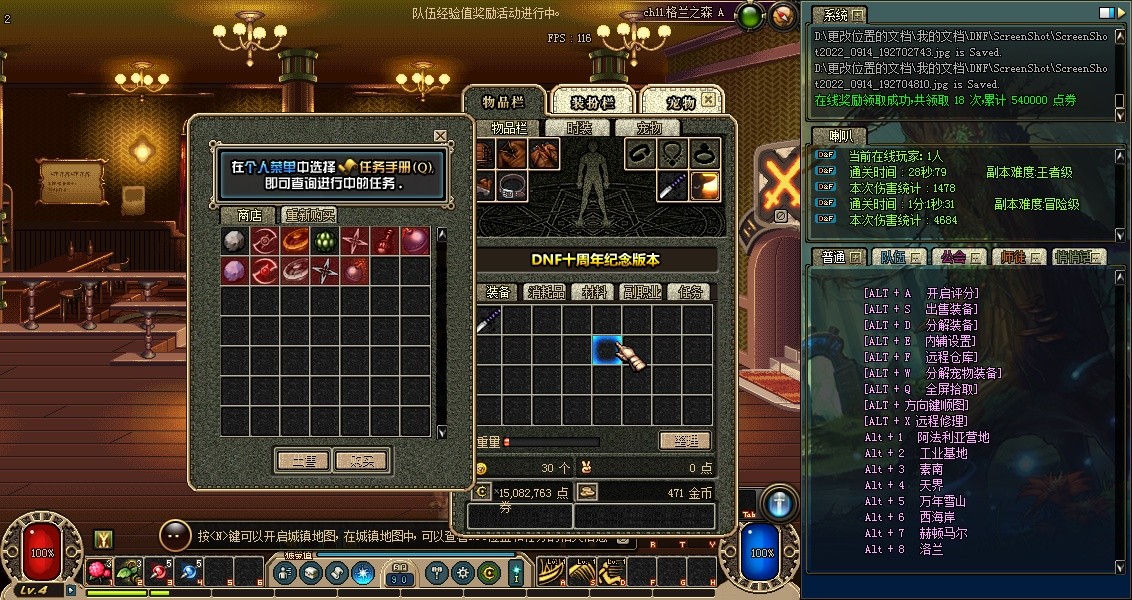Select the green melon item in shop

click(325, 241)
